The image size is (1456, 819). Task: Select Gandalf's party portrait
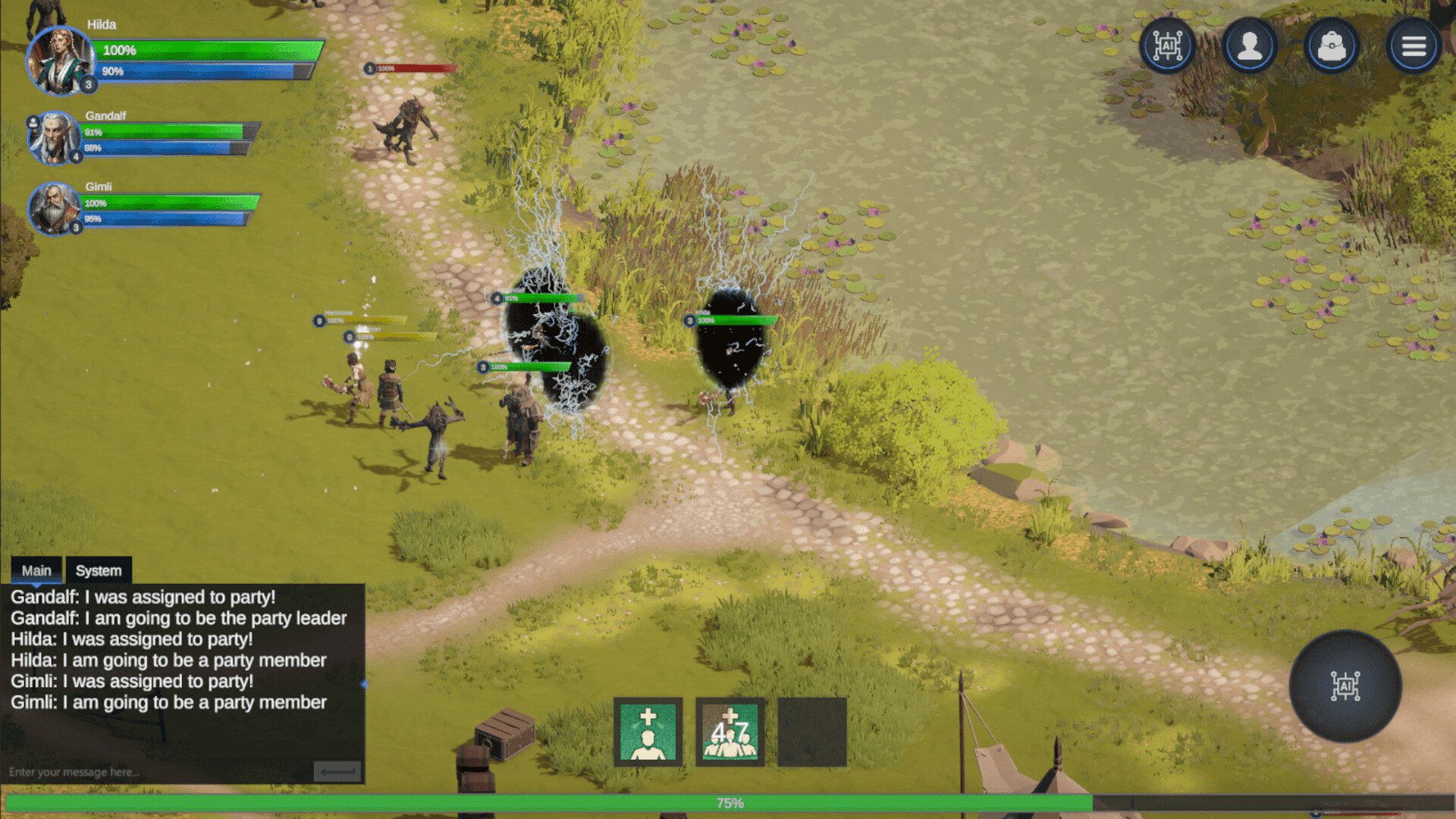[x=53, y=139]
